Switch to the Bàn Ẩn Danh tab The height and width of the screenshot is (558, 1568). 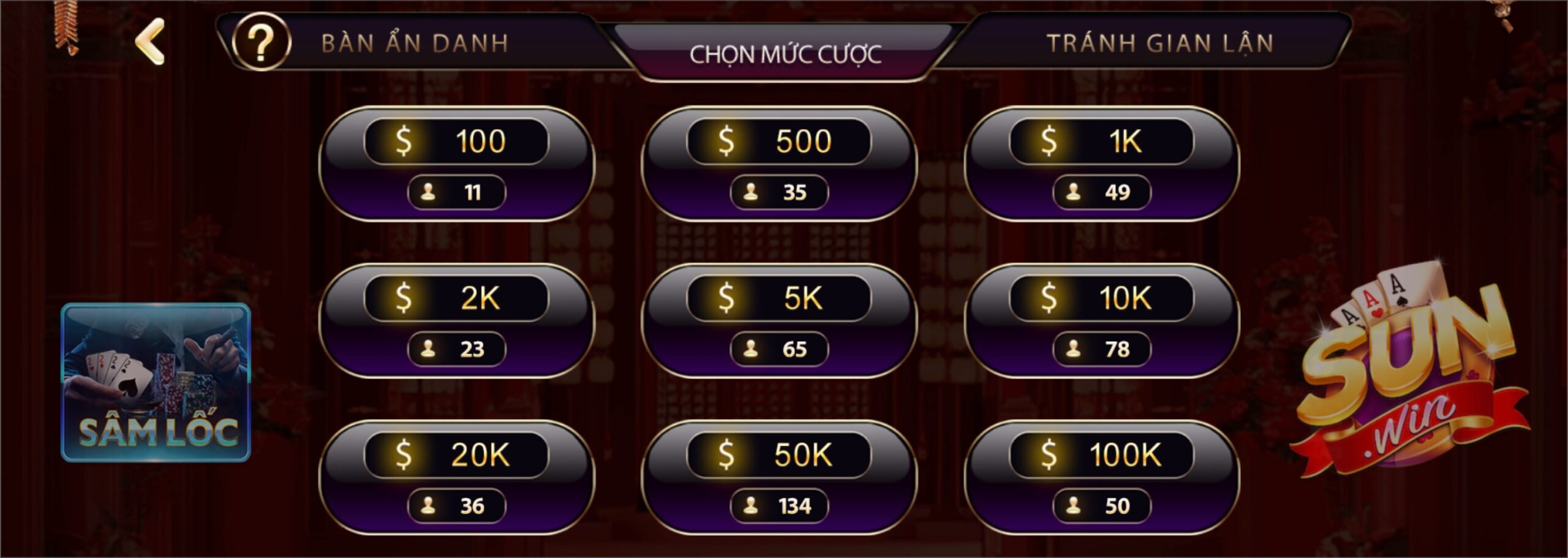click(415, 43)
